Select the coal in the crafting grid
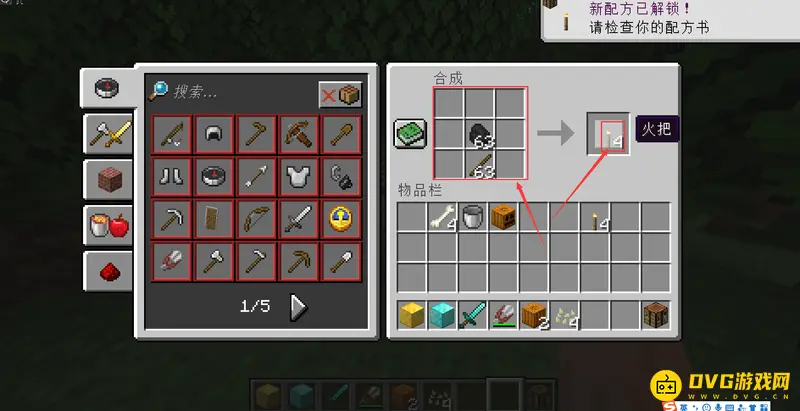This screenshot has width=800, height=411. click(481, 134)
